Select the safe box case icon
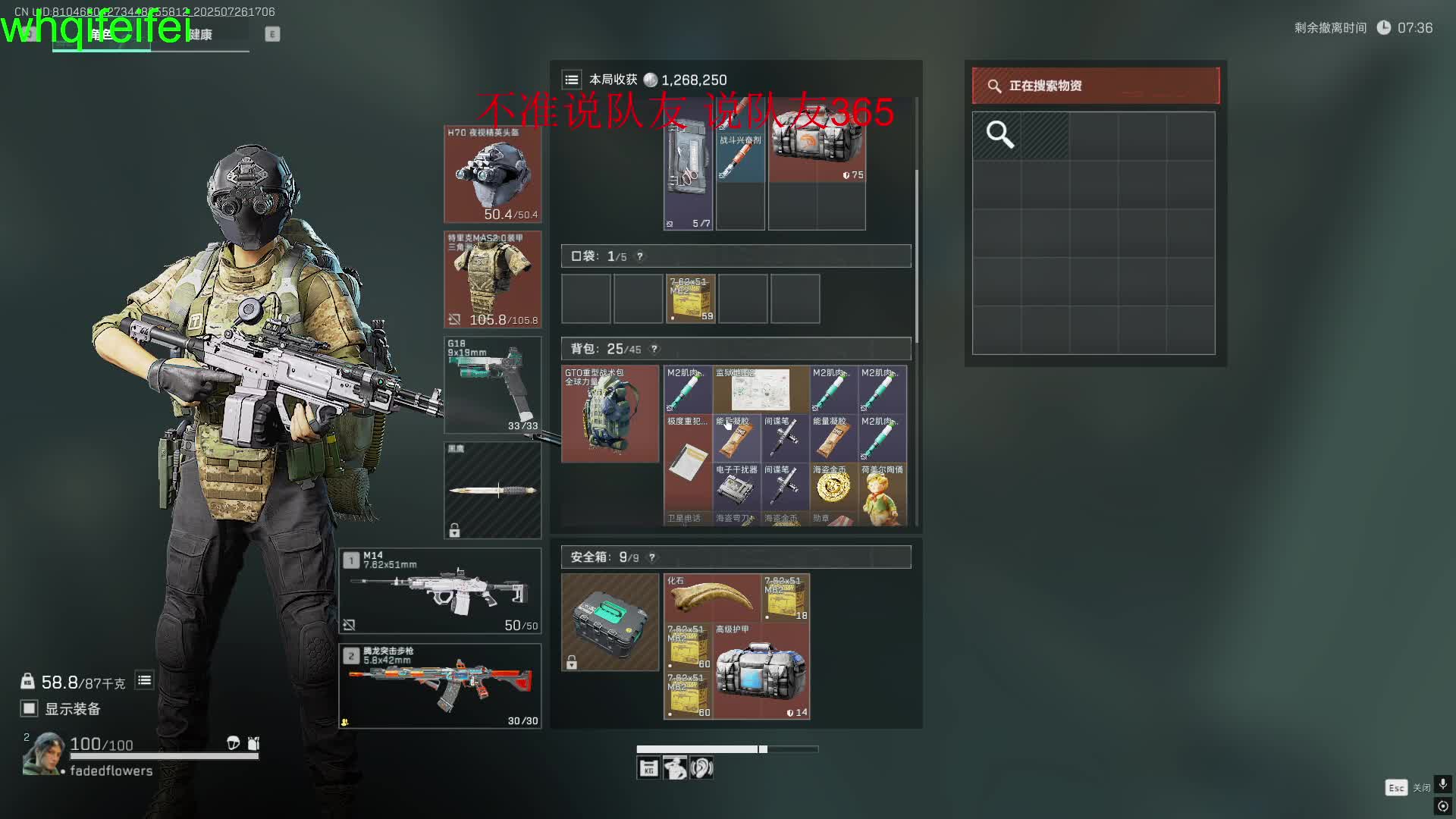This screenshot has height=819, width=1456. (x=610, y=622)
